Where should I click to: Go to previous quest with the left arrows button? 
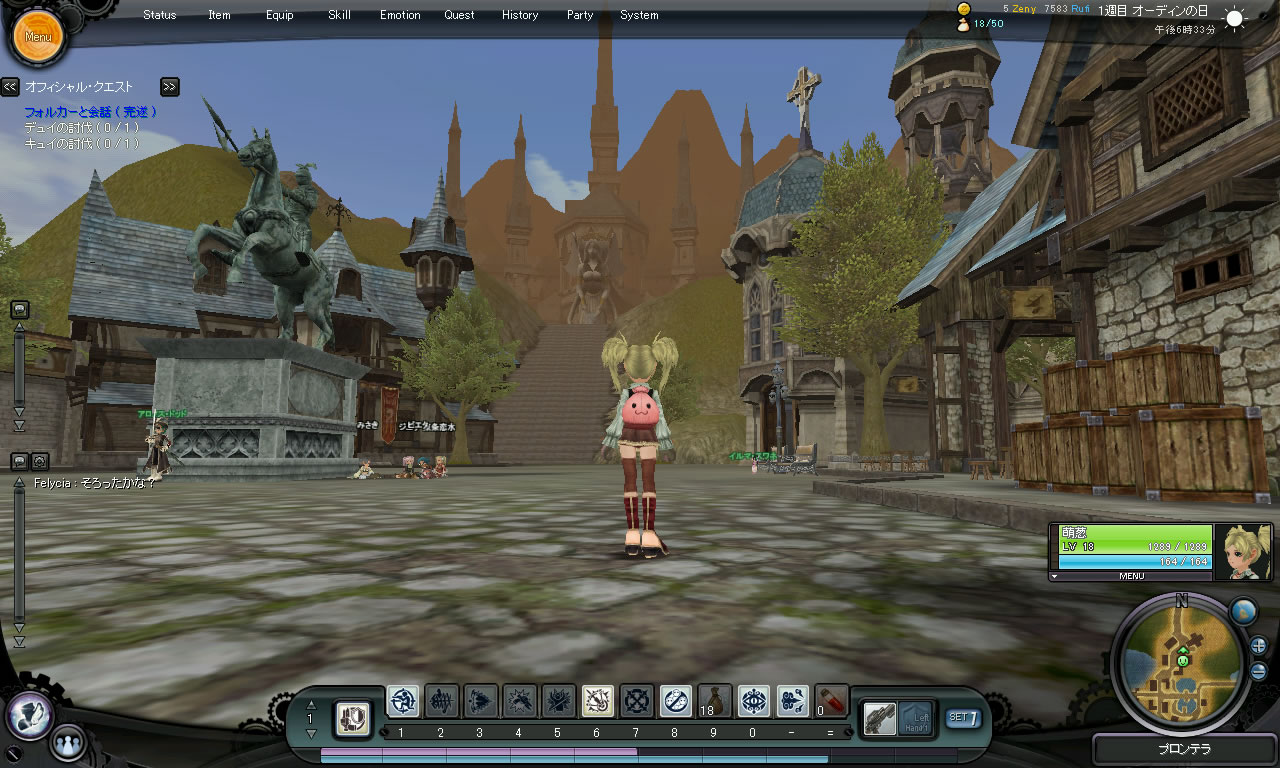click(10, 87)
